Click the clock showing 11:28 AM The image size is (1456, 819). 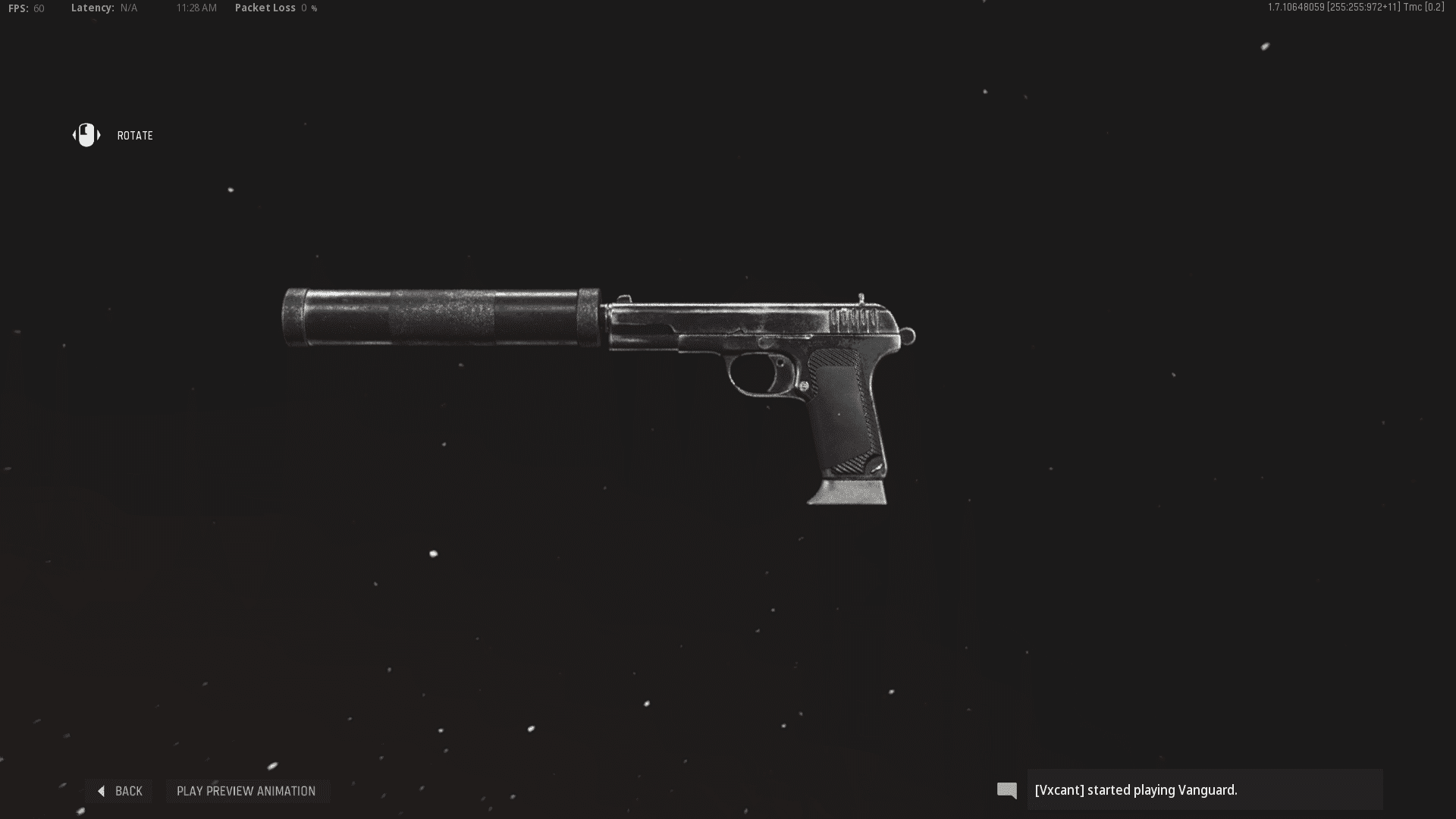pos(196,8)
